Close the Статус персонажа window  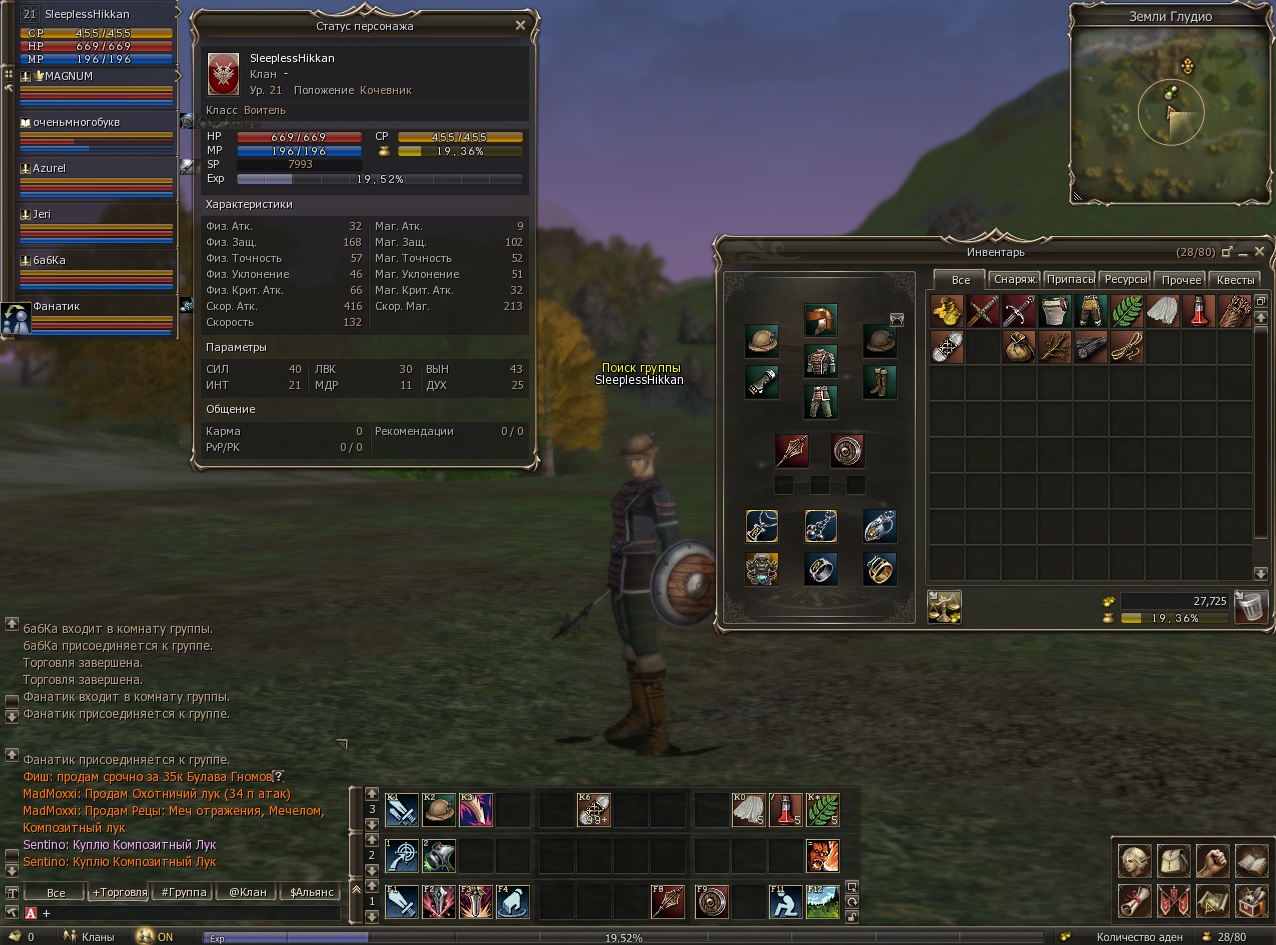pyautogui.click(x=520, y=25)
